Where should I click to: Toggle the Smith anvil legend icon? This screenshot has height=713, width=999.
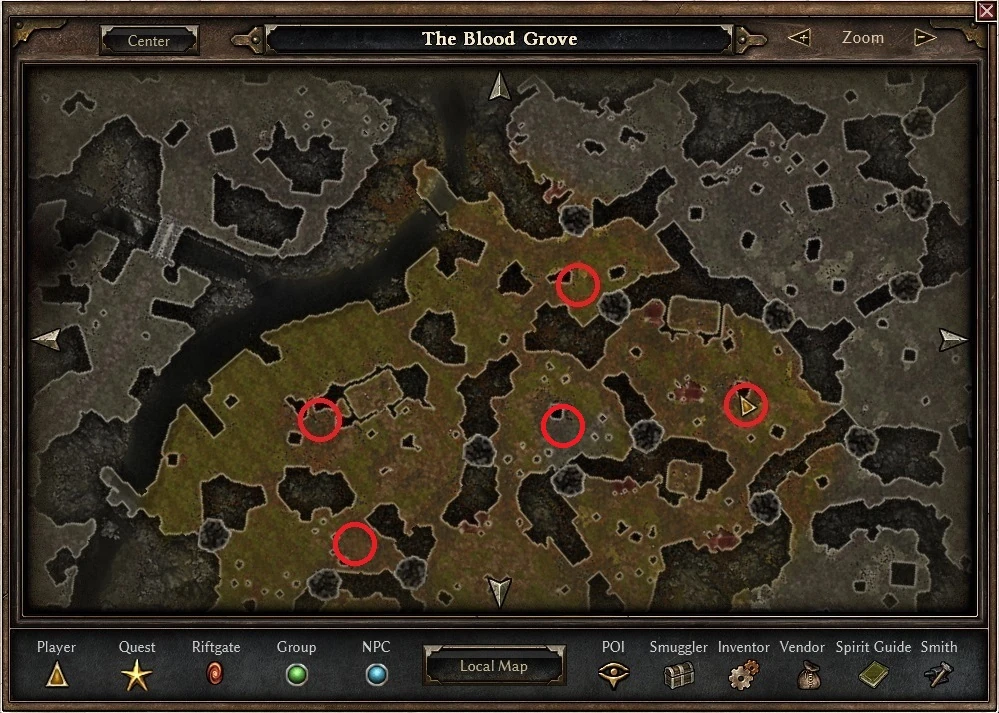pyautogui.click(x=938, y=675)
